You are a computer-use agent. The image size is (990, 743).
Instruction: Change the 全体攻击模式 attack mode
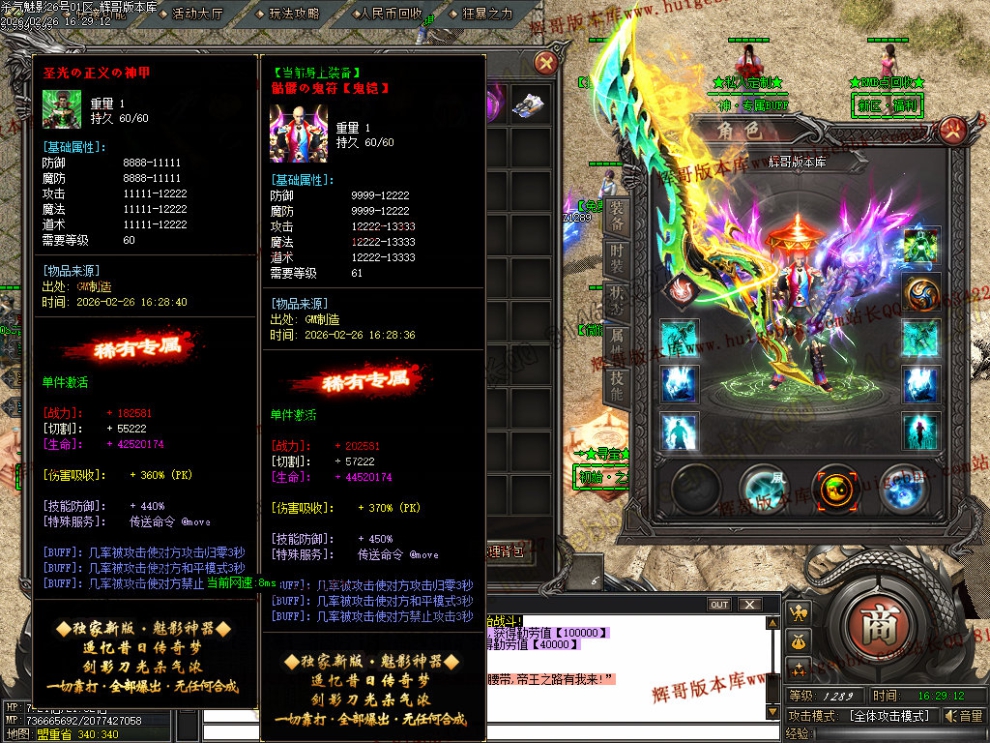coord(895,716)
